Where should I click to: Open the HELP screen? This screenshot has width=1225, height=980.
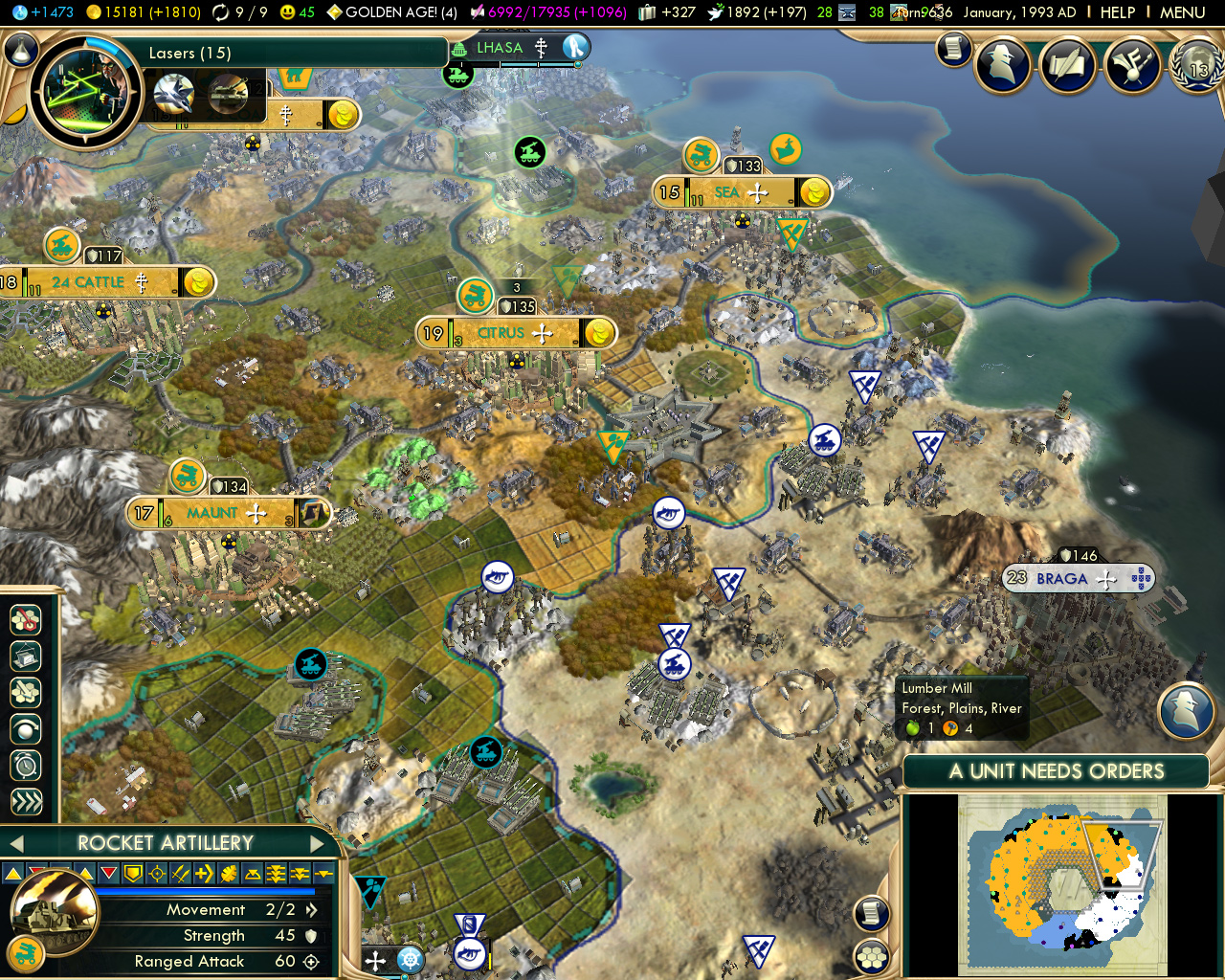point(1120,13)
